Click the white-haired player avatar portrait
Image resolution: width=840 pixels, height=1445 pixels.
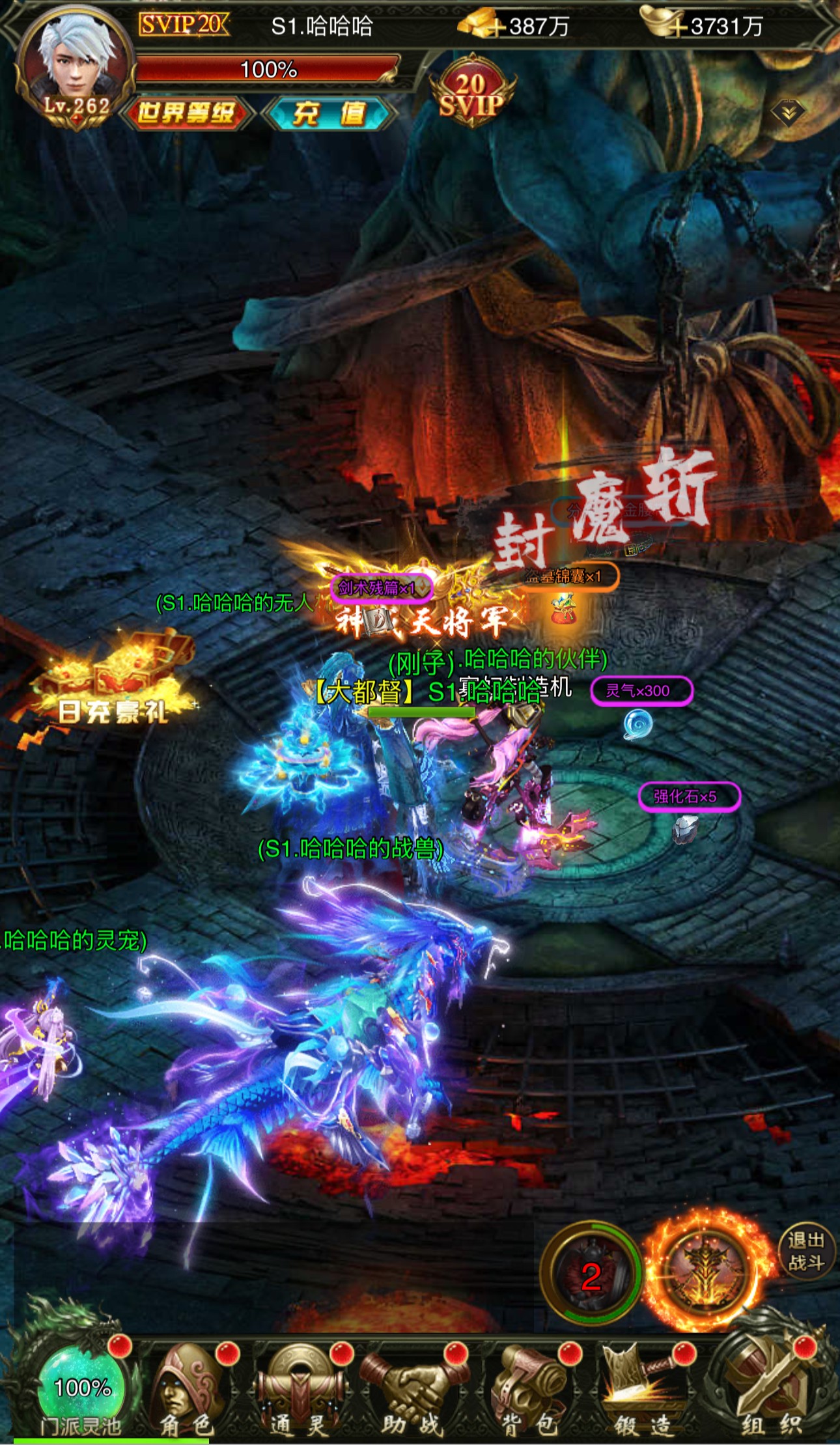(x=75, y=62)
